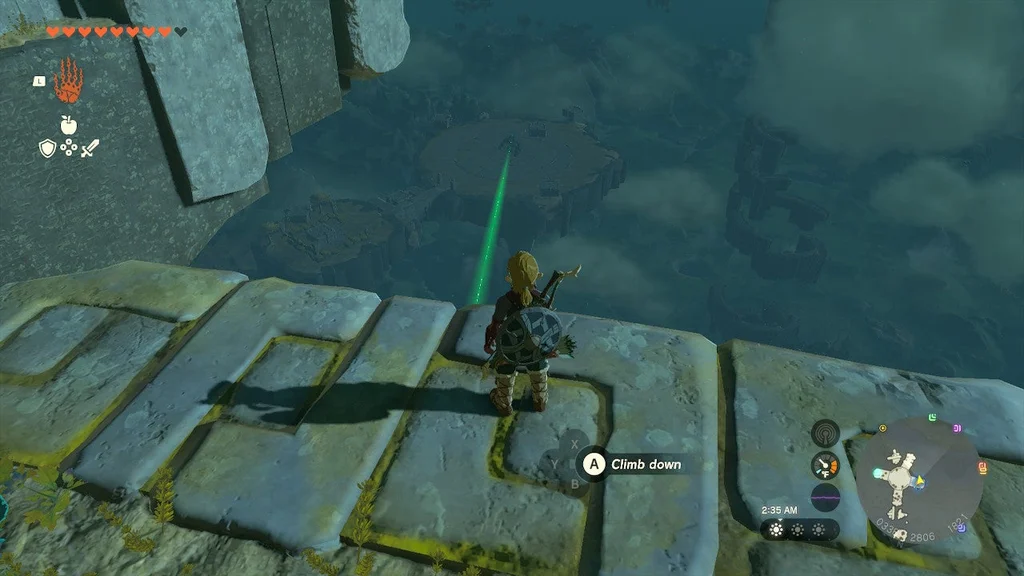Select the purple map marker on minimap edge

pos(957,428)
